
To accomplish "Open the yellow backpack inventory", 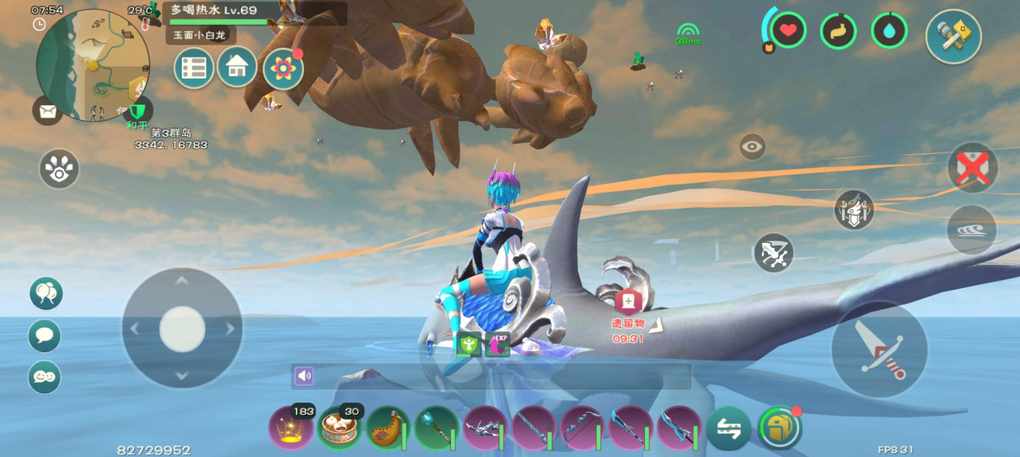I will coord(779,428).
